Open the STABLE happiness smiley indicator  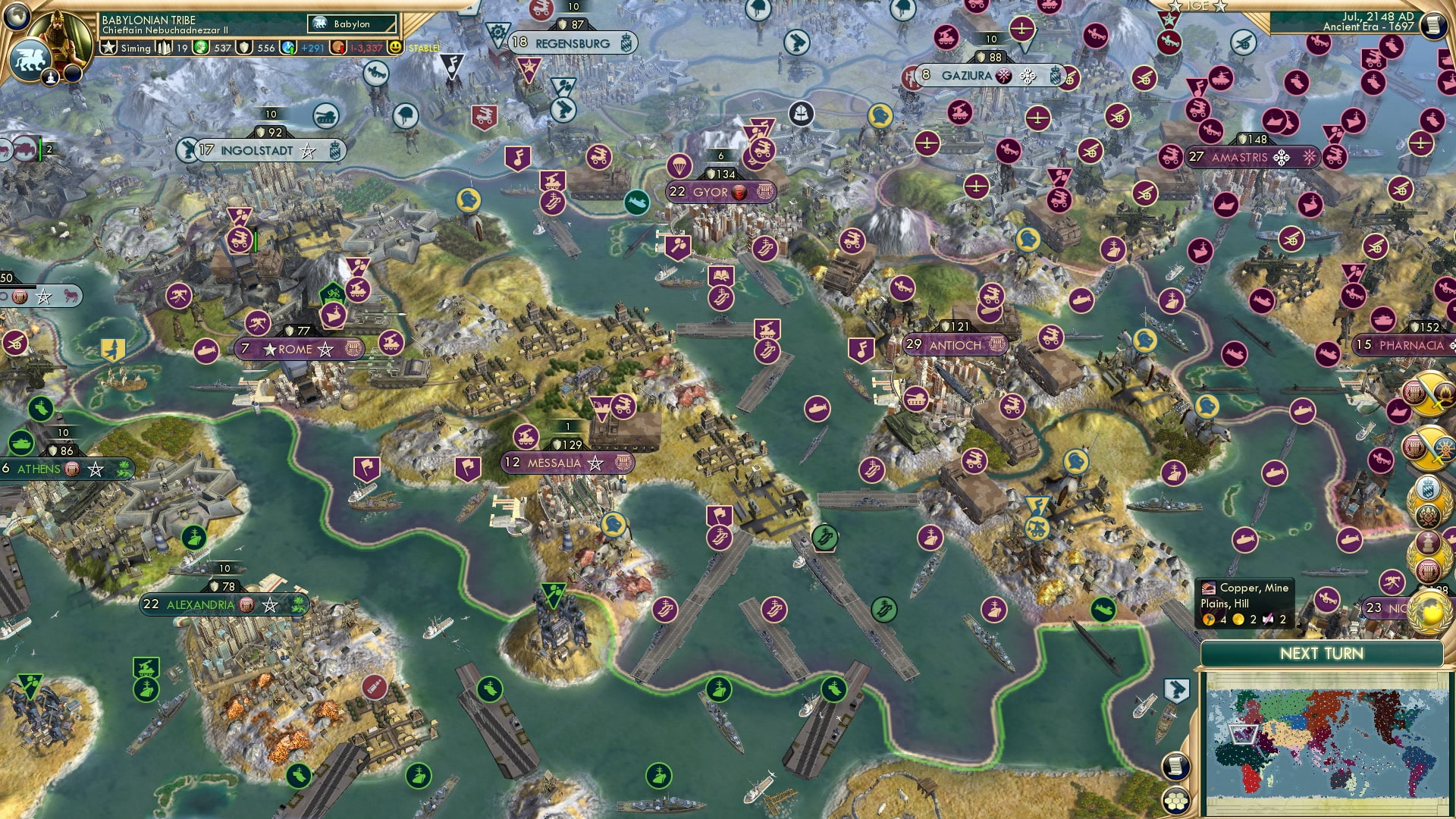(395, 48)
